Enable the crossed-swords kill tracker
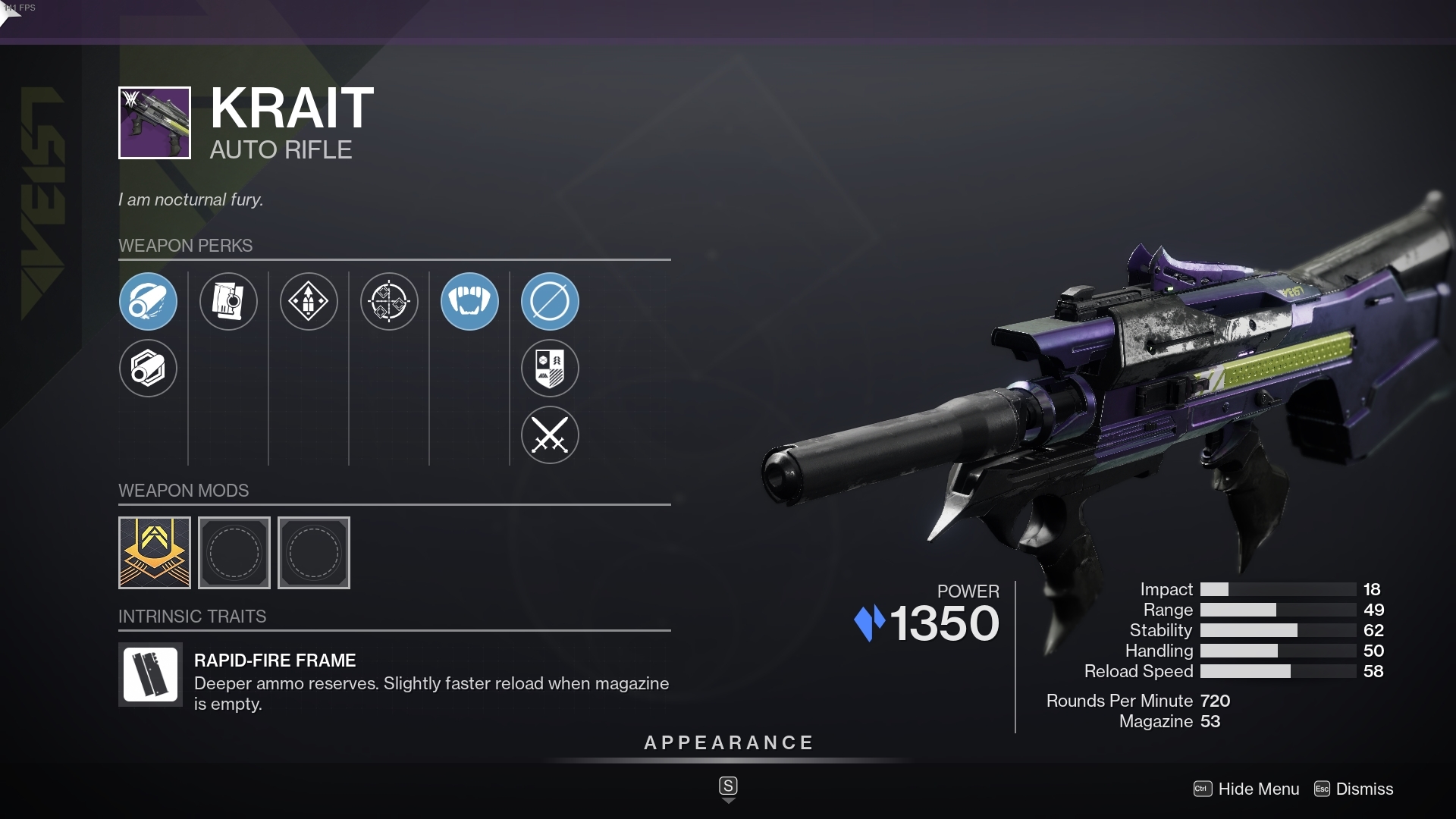1456x819 pixels. pos(550,435)
